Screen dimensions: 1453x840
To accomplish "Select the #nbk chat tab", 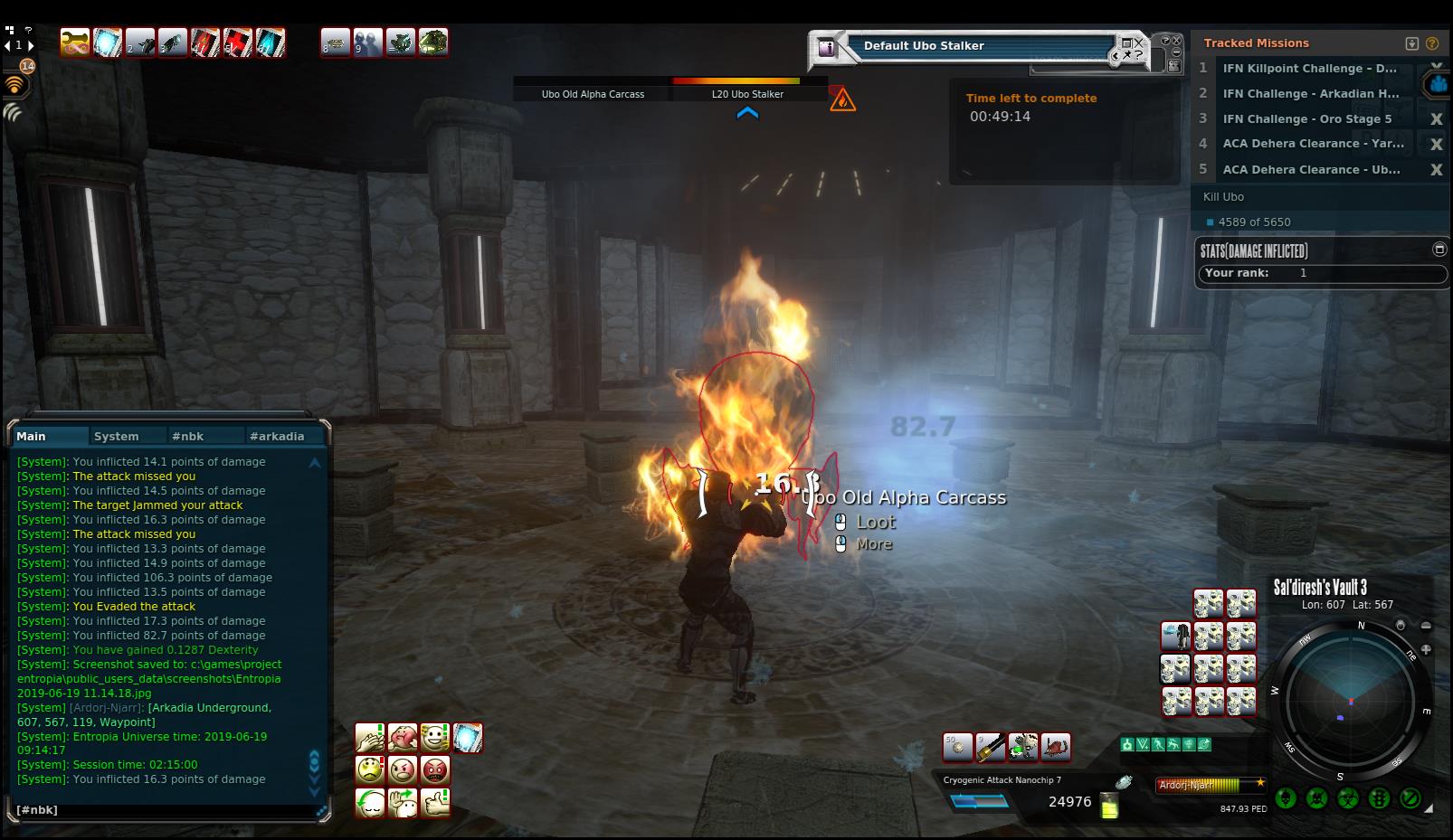I will 187,436.
